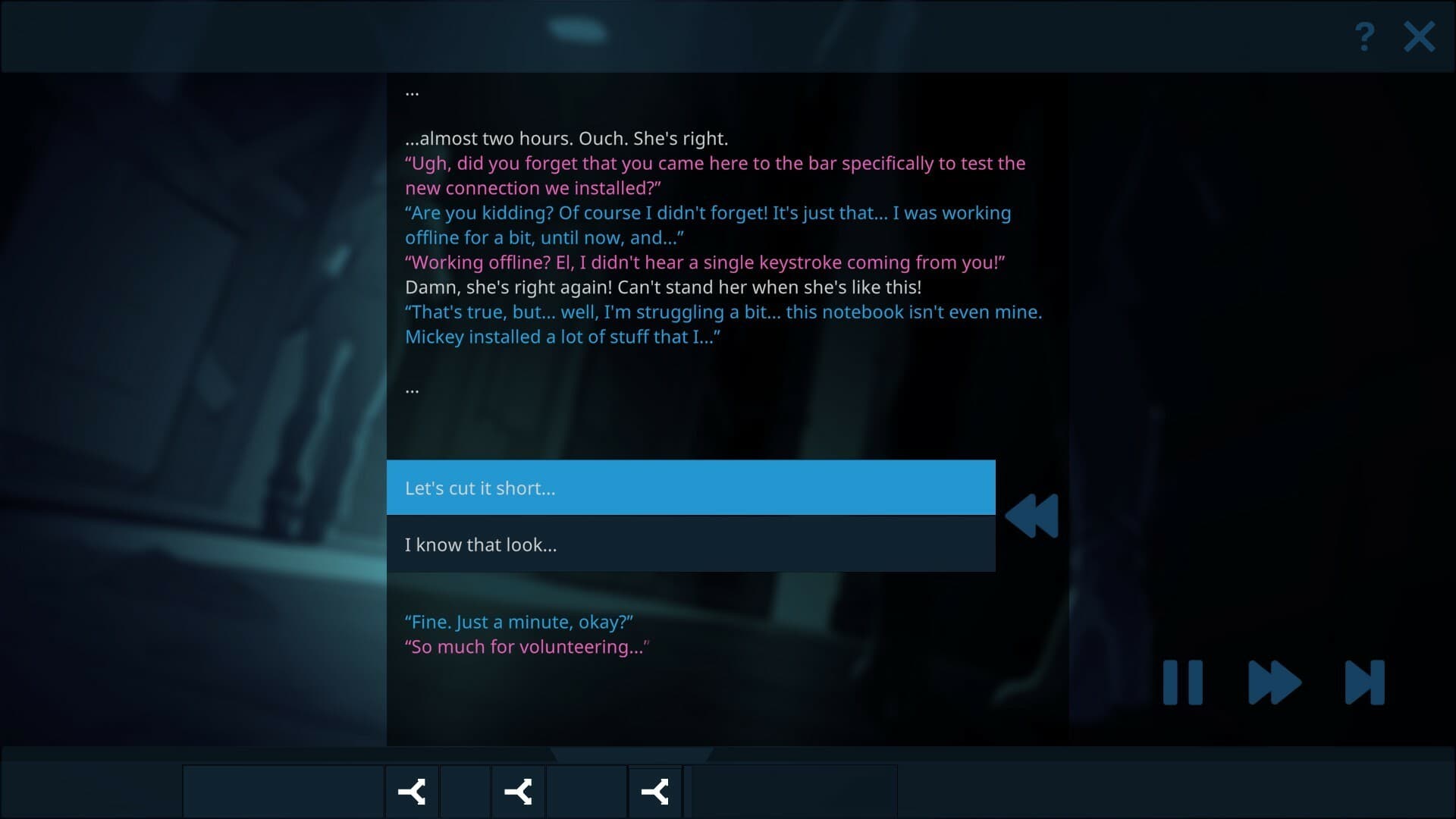Pause the story with the pause icon
This screenshot has height=819, width=1456.
click(1184, 682)
